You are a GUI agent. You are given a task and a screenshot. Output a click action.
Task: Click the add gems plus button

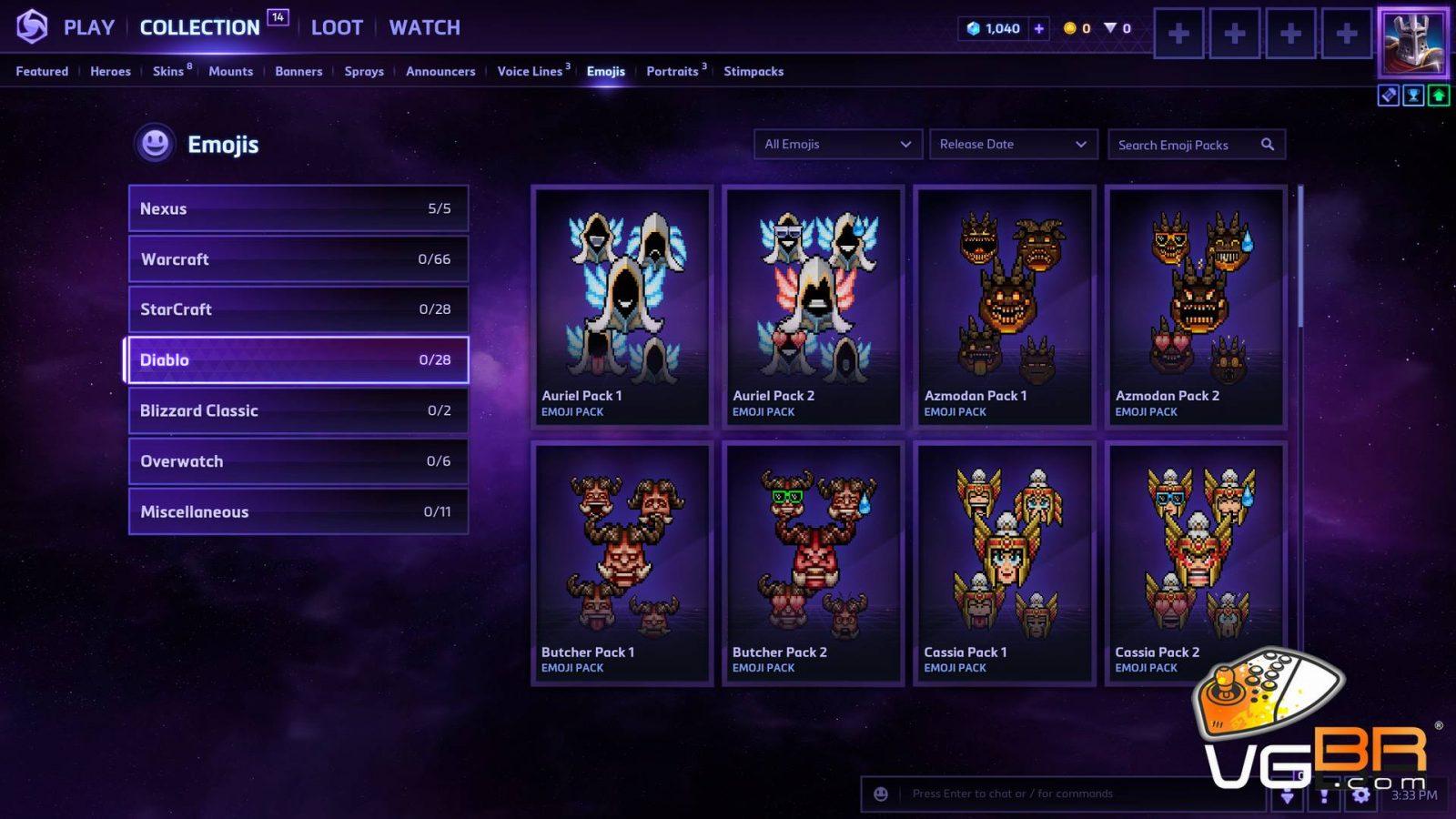pos(1038,28)
